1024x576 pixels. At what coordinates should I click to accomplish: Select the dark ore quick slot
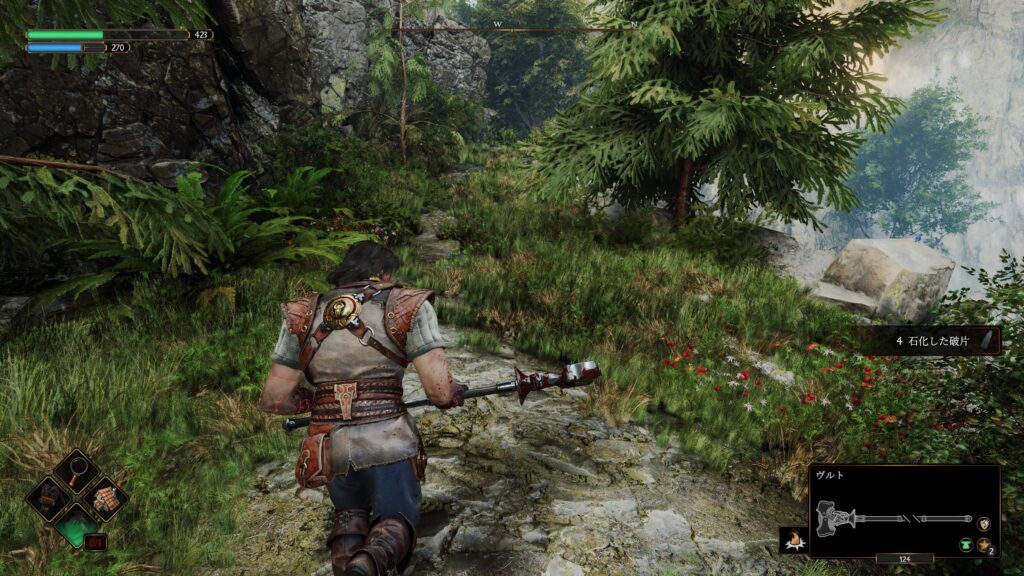pyautogui.click(x=49, y=496)
